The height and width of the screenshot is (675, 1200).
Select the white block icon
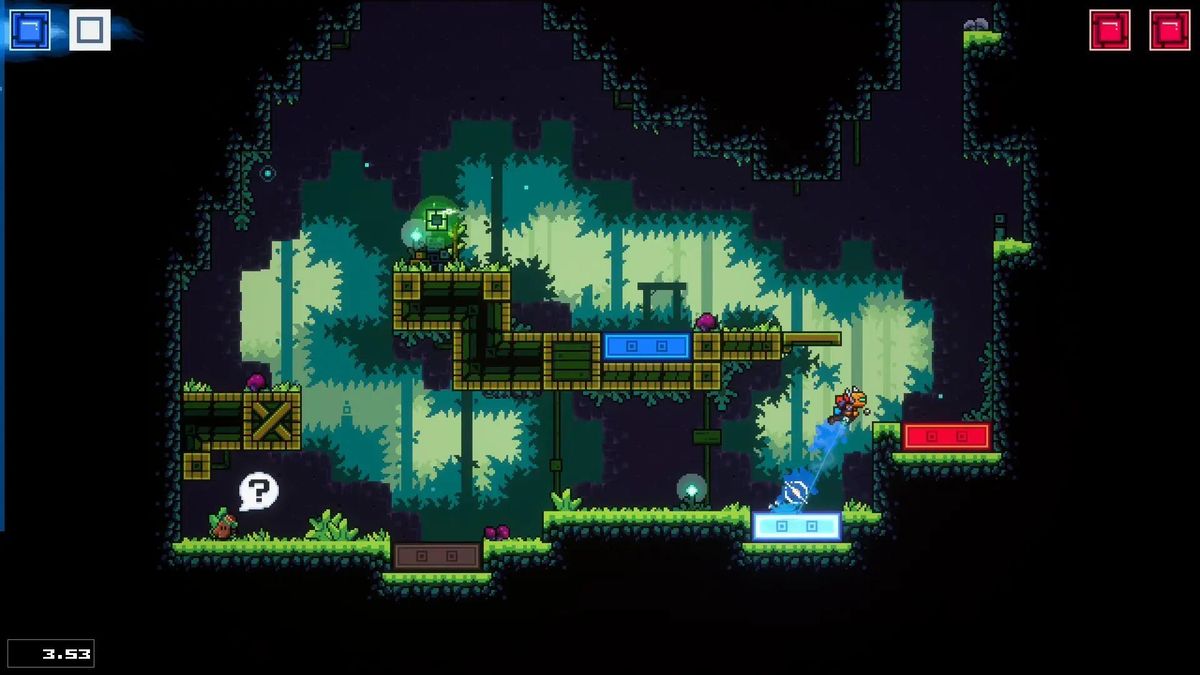[90, 30]
